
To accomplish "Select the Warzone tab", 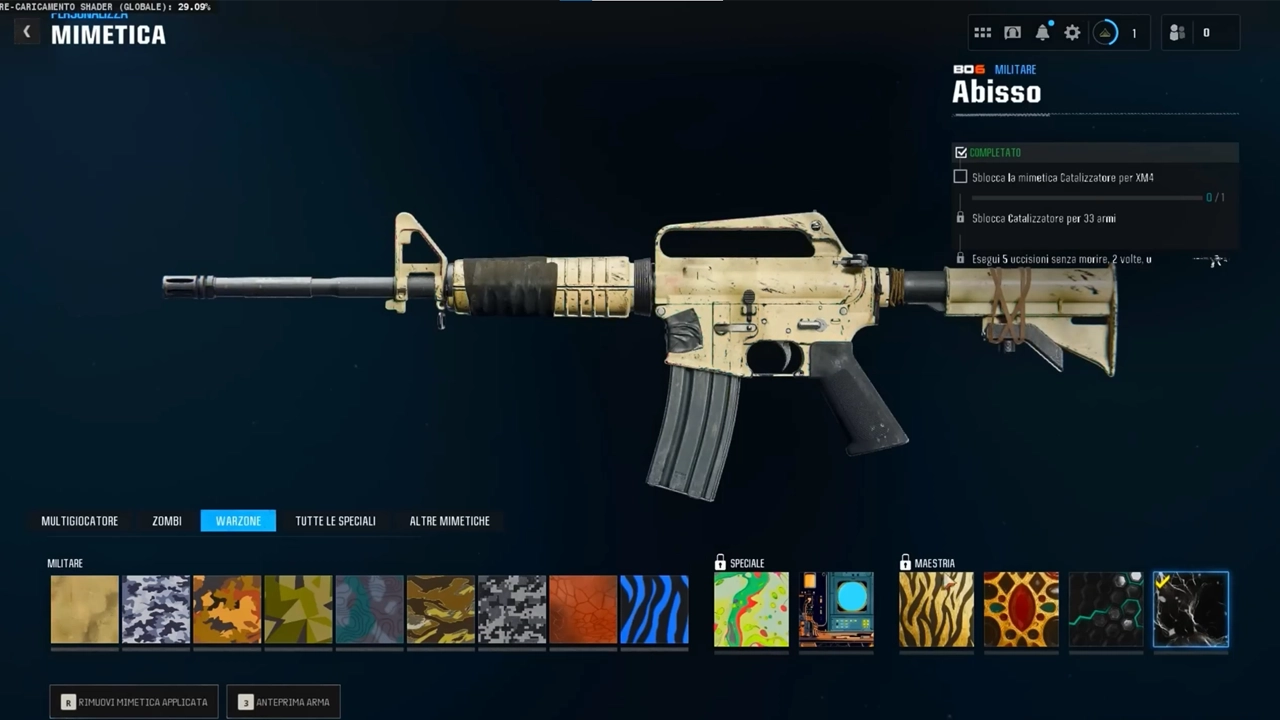I will pos(238,521).
